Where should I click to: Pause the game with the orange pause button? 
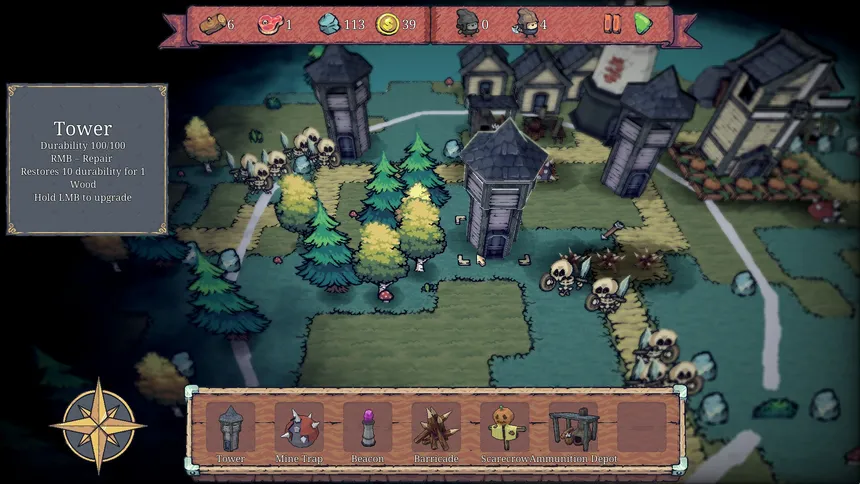coord(612,23)
